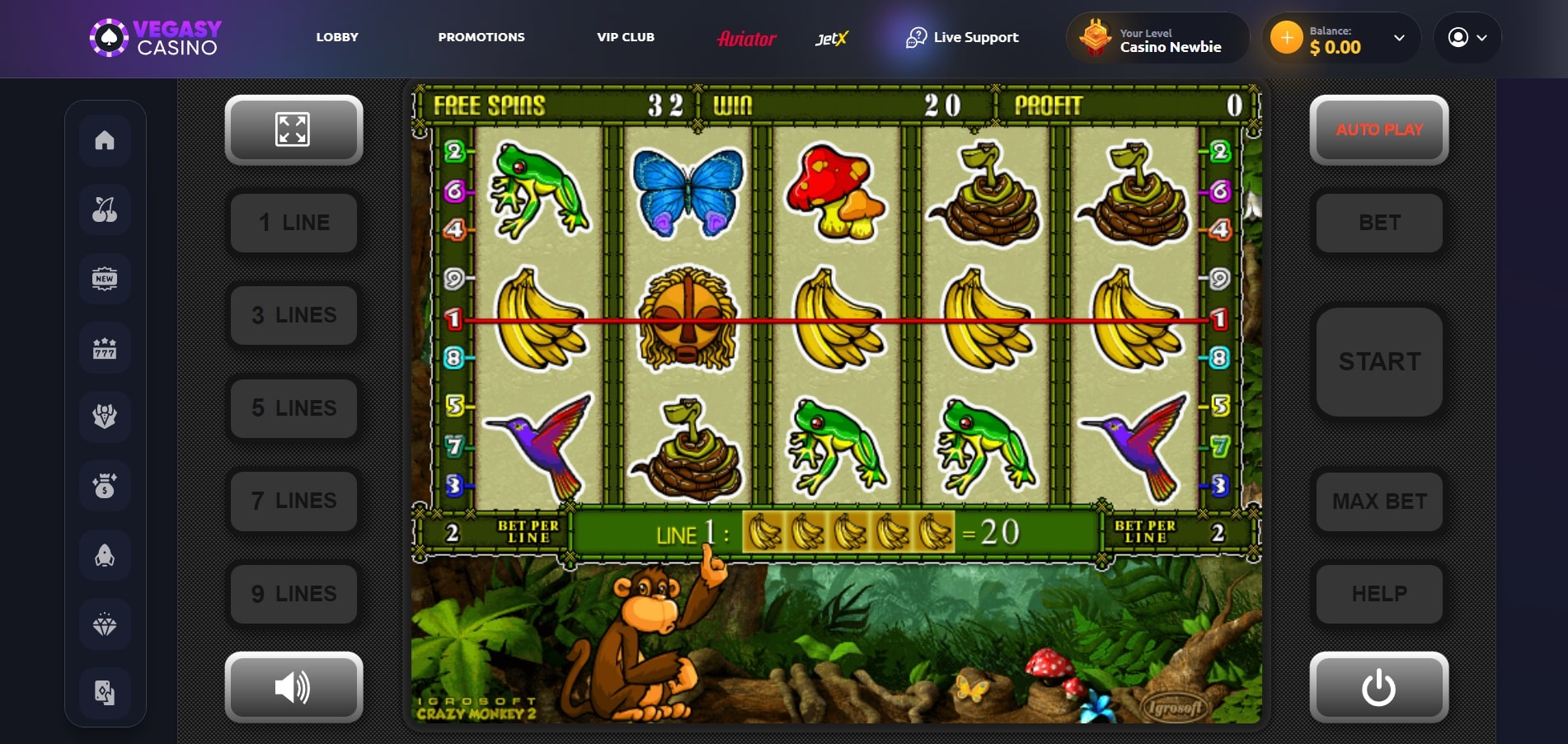The height and width of the screenshot is (744, 1568).
Task: Open the money bag bonuses icon
Action: (105, 486)
